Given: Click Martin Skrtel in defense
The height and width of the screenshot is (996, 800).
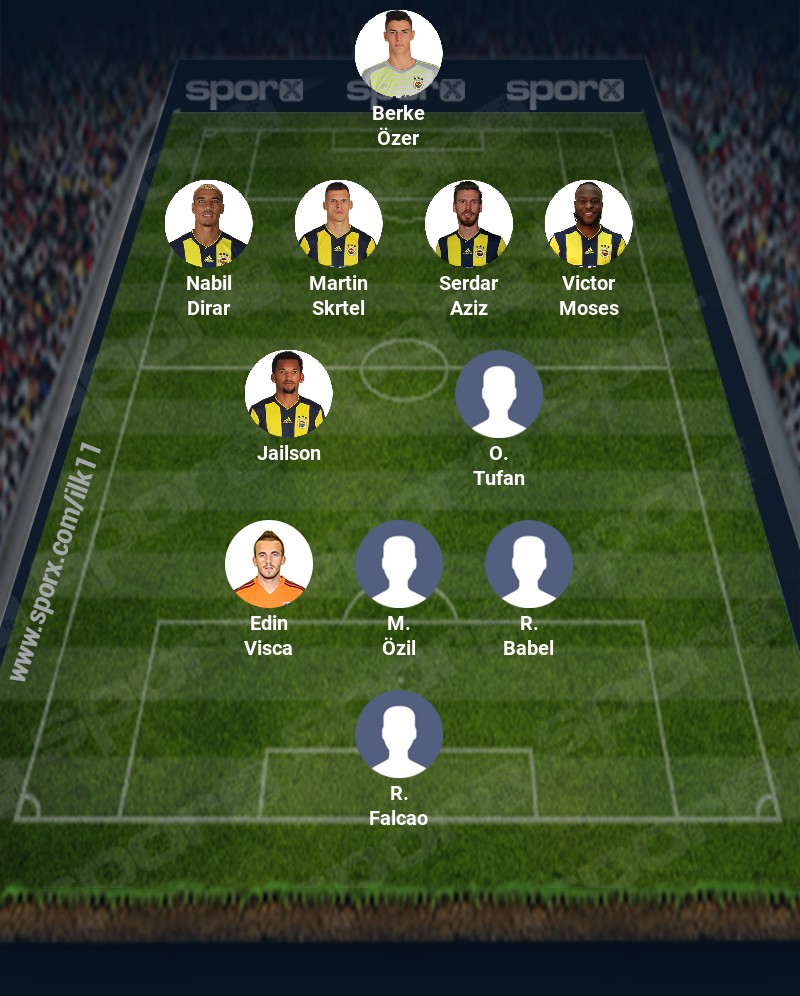Looking at the screenshot, I should point(339,224).
